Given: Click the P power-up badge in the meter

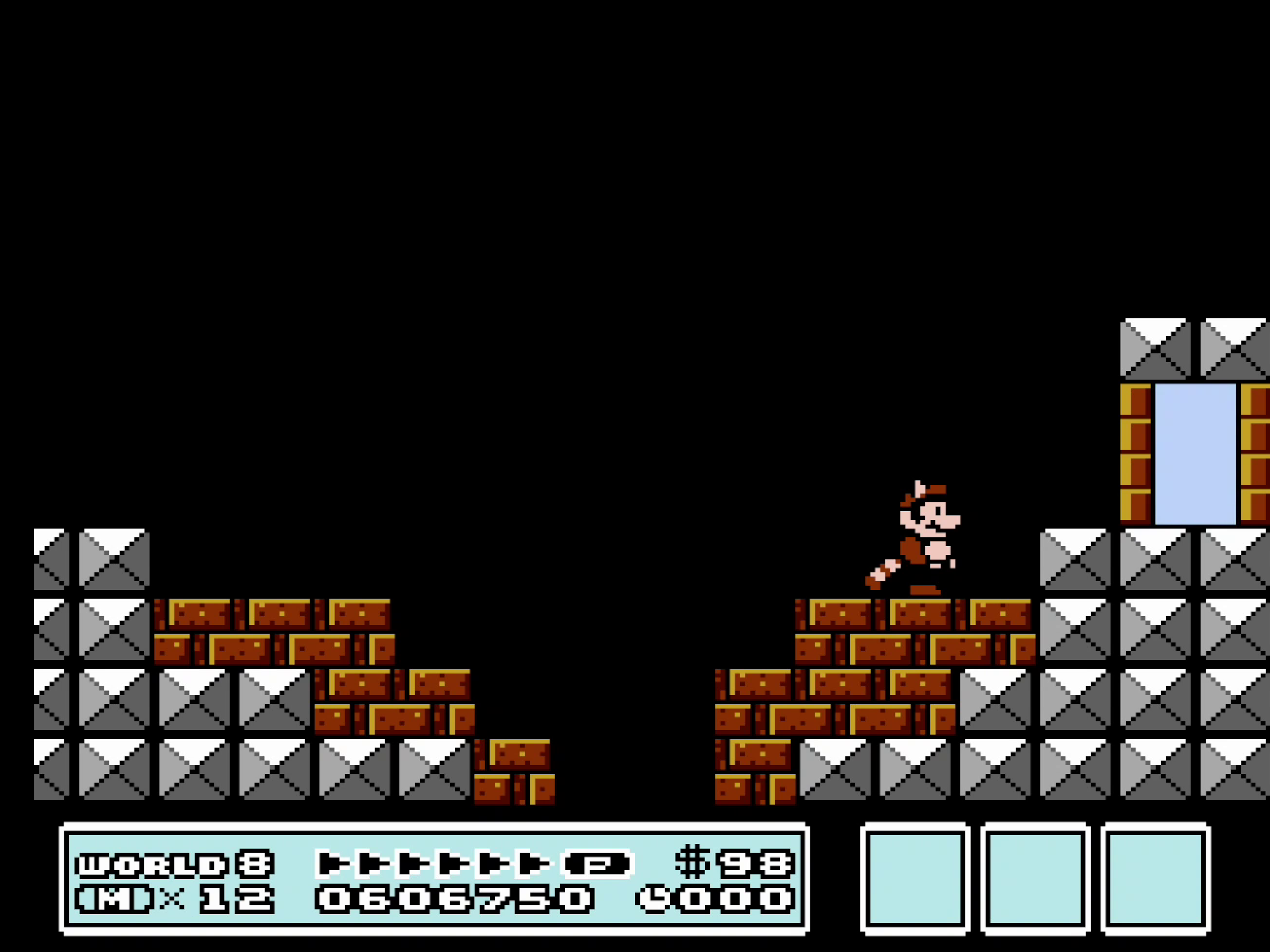Looking at the screenshot, I should 597,861.
